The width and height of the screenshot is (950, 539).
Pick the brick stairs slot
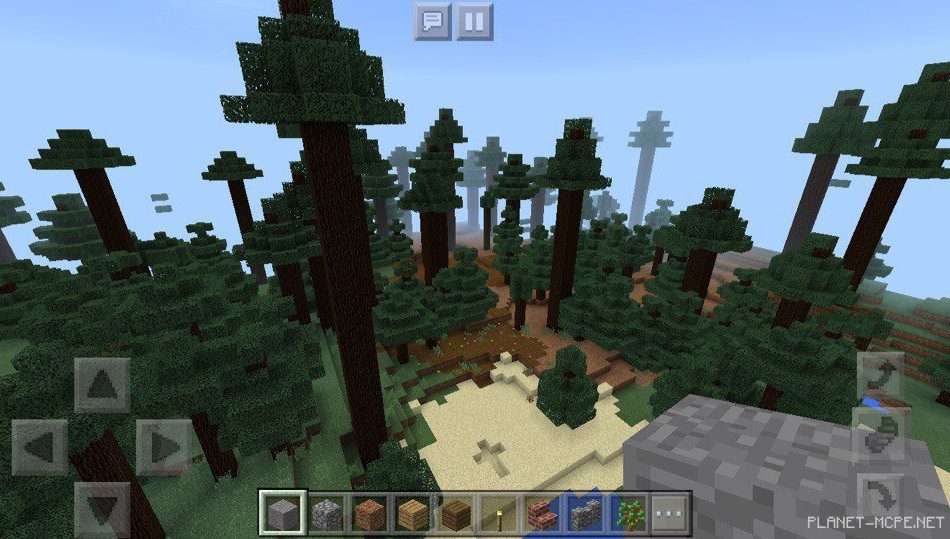click(x=542, y=513)
